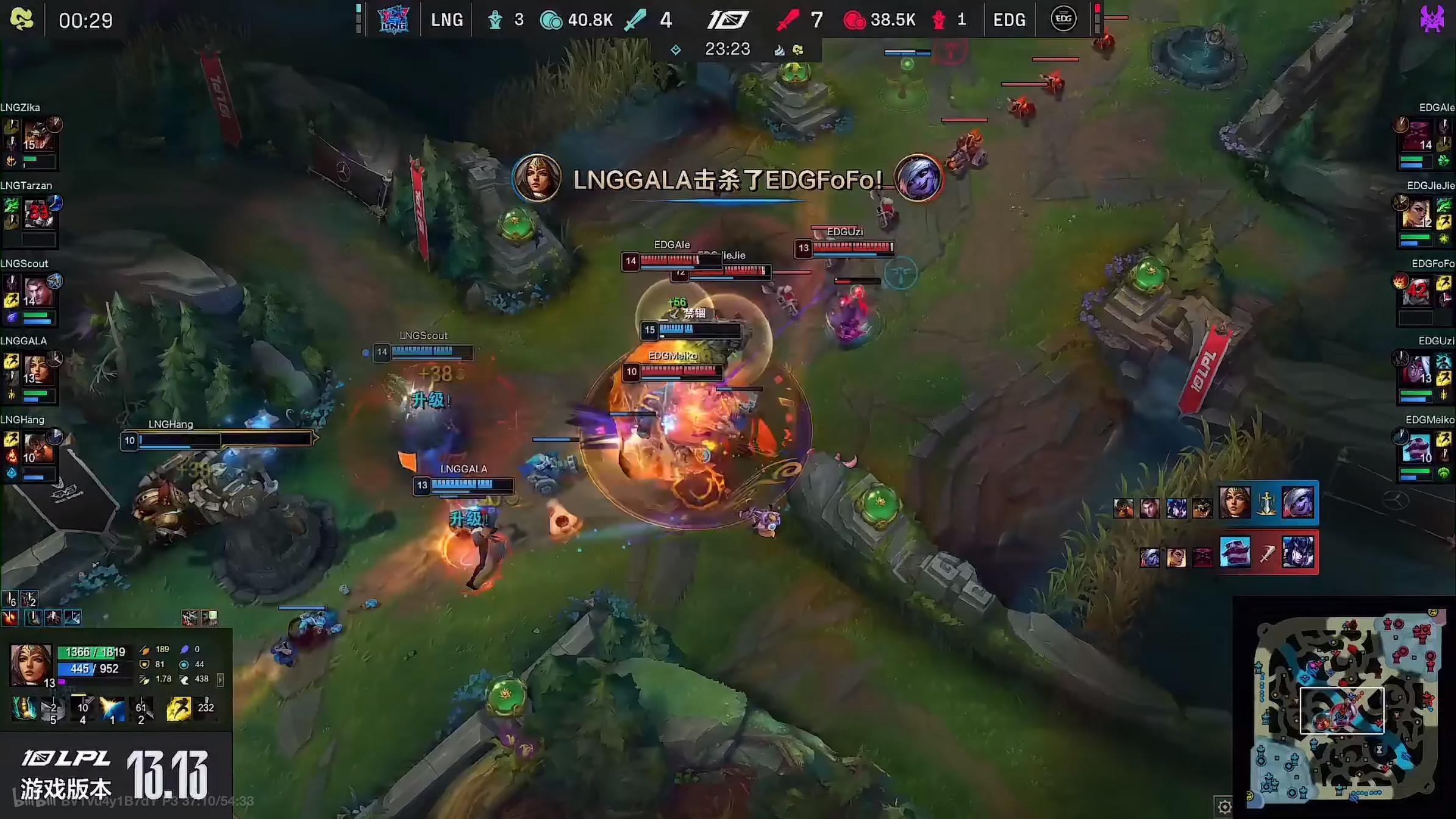This screenshot has height=819, width=1456.
Task: Select LNGHang's player portrait
Action: pos(38,448)
